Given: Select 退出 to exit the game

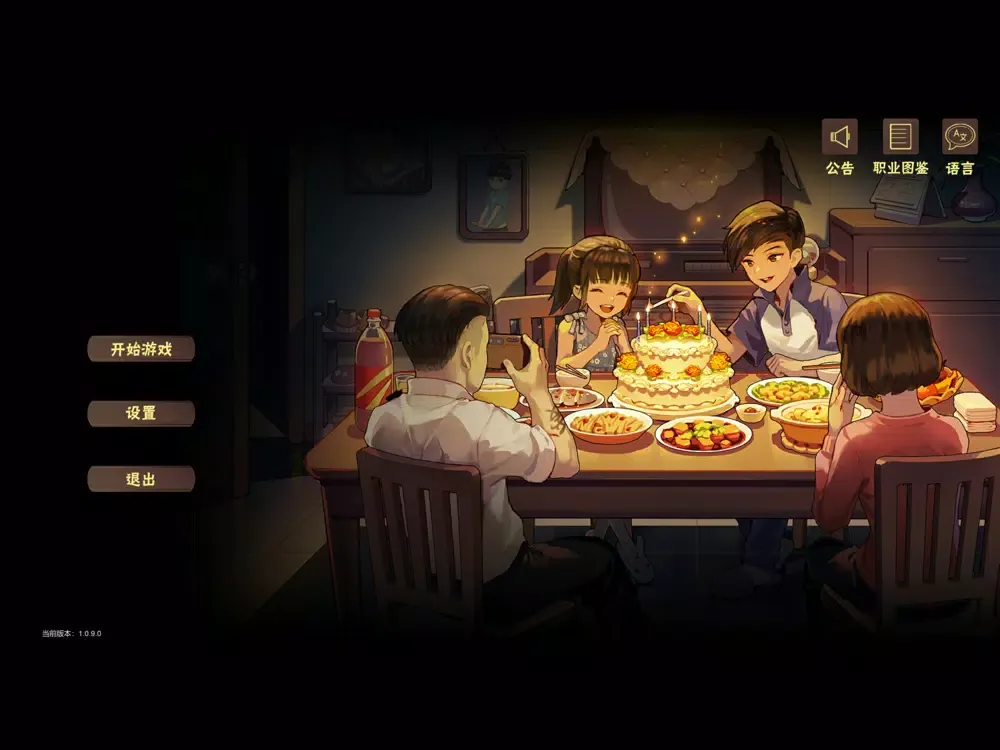Looking at the screenshot, I should (x=141, y=479).
